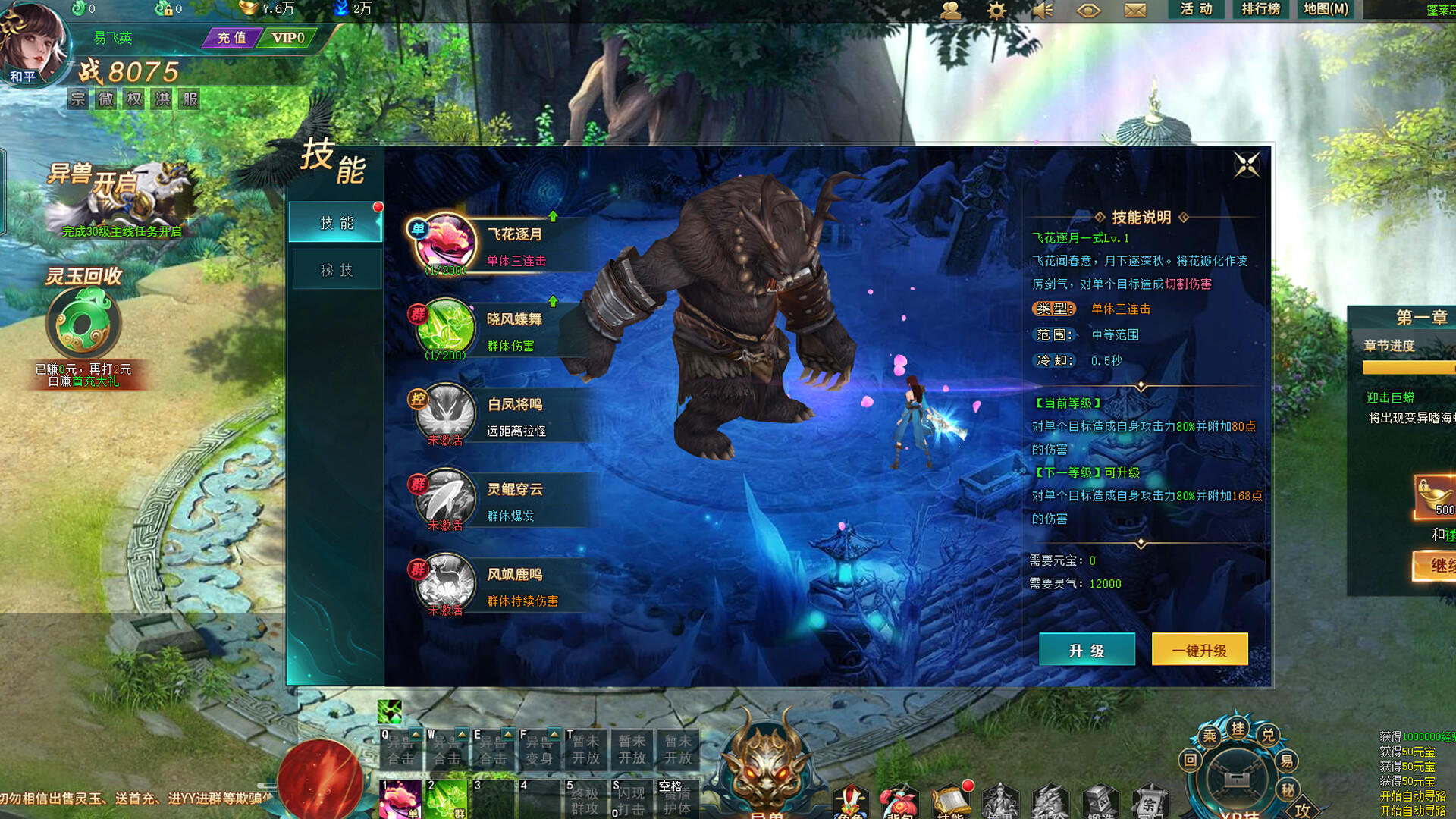Switch to the 秘技 tab
Image resolution: width=1456 pixels, height=819 pixels.
pos(335,268)
